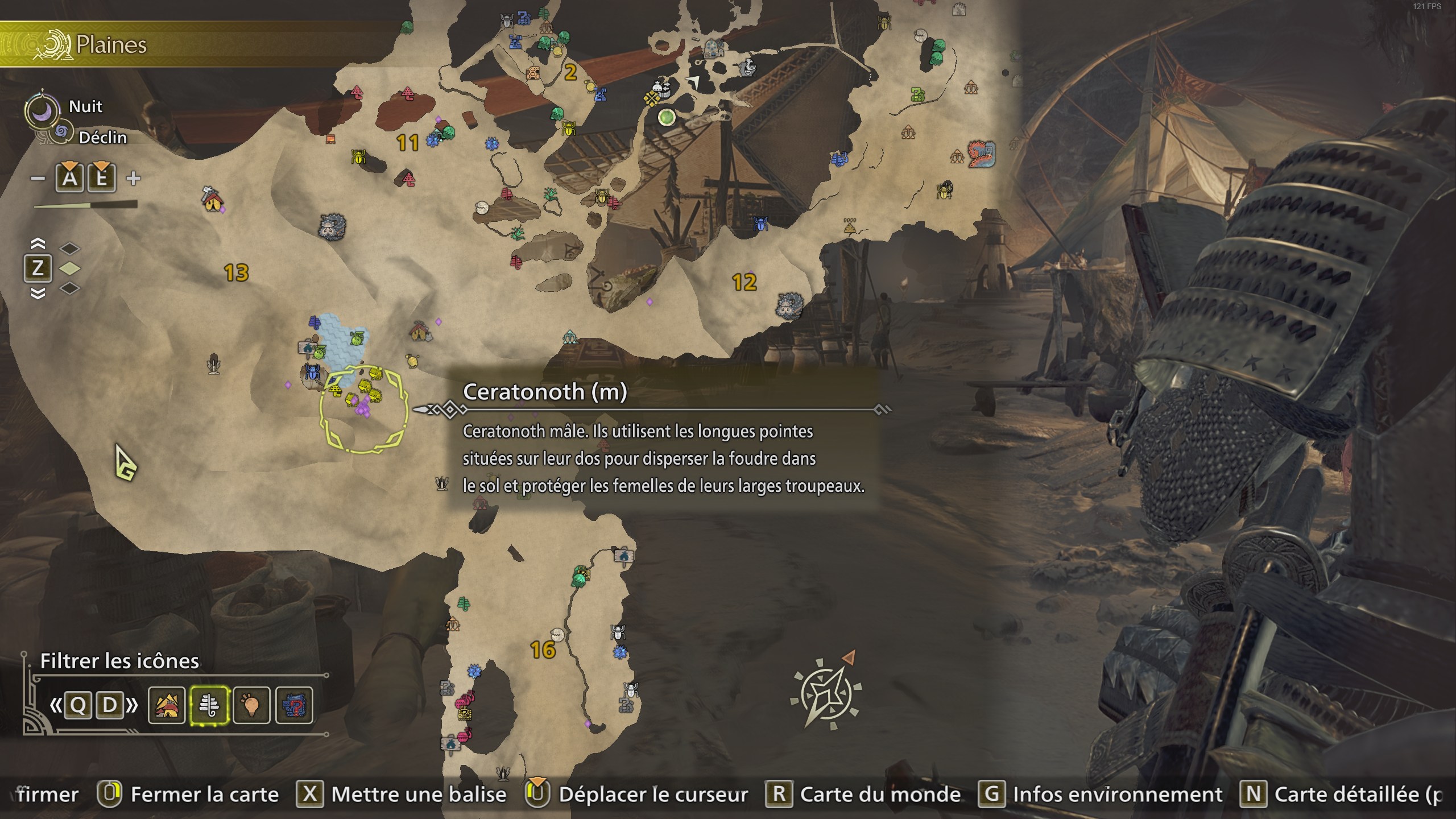Toggle the gathering points plant filter
Viewport: 1456px width, 819px height.
click(209, 705)
